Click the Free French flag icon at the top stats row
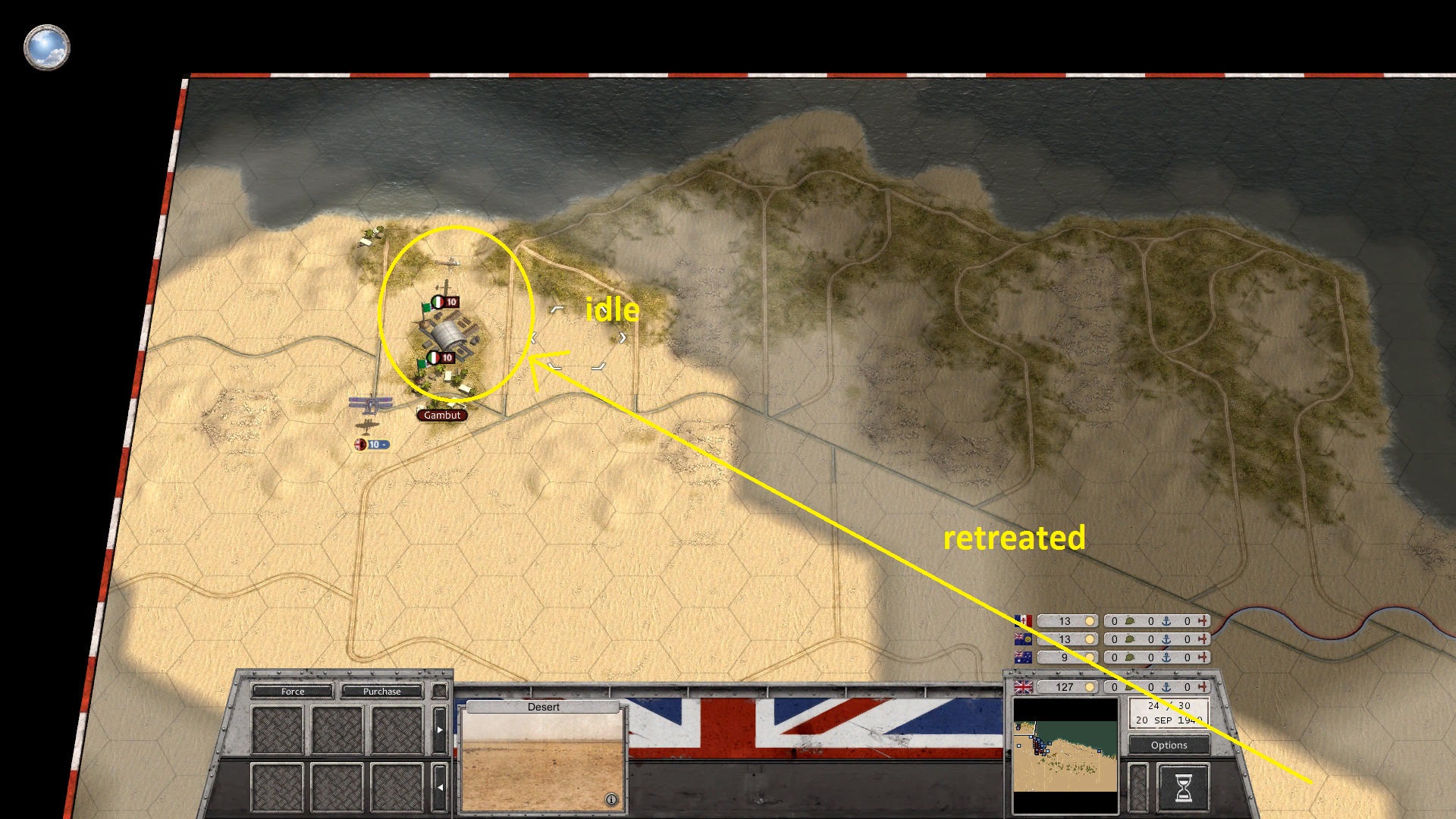The height and width of the screenshot is (819, 1456). click(1022, 620)
